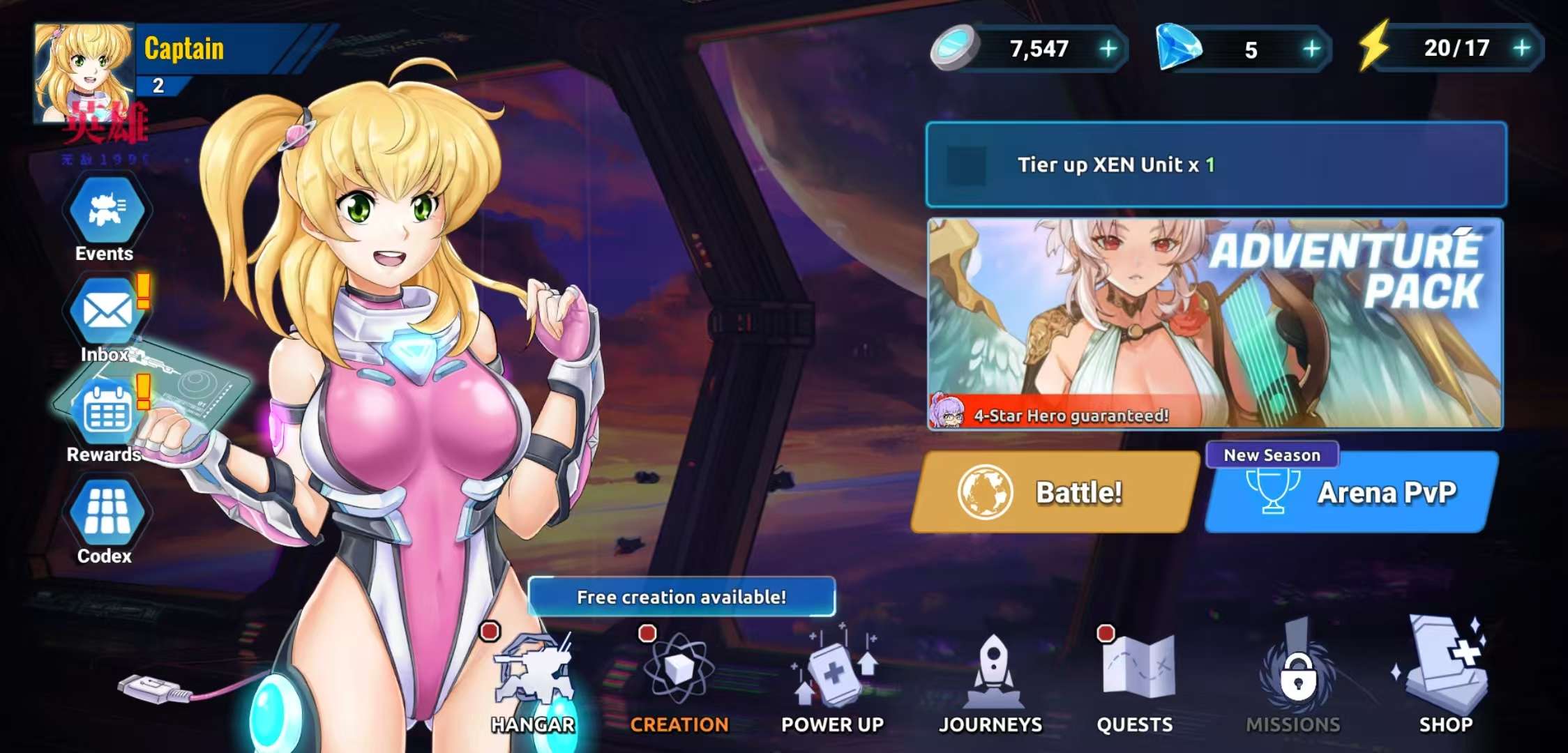Open the Rewards calendar
The width and height of the screenshot is (1568, 753).
tap(106, 413)
